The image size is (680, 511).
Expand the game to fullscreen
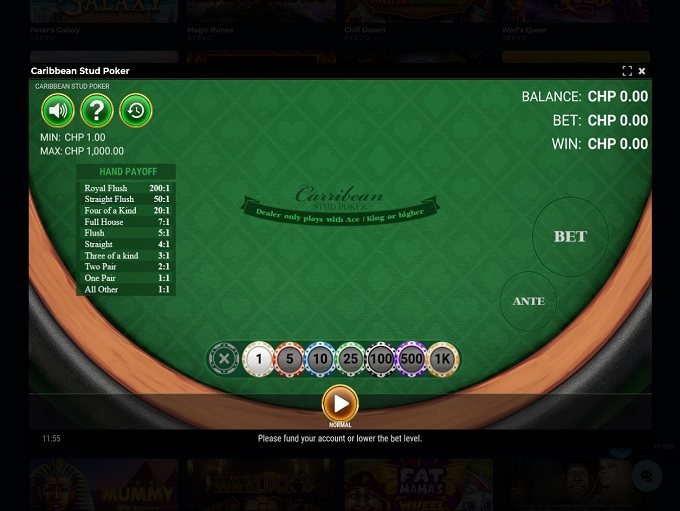click(627, 71)
